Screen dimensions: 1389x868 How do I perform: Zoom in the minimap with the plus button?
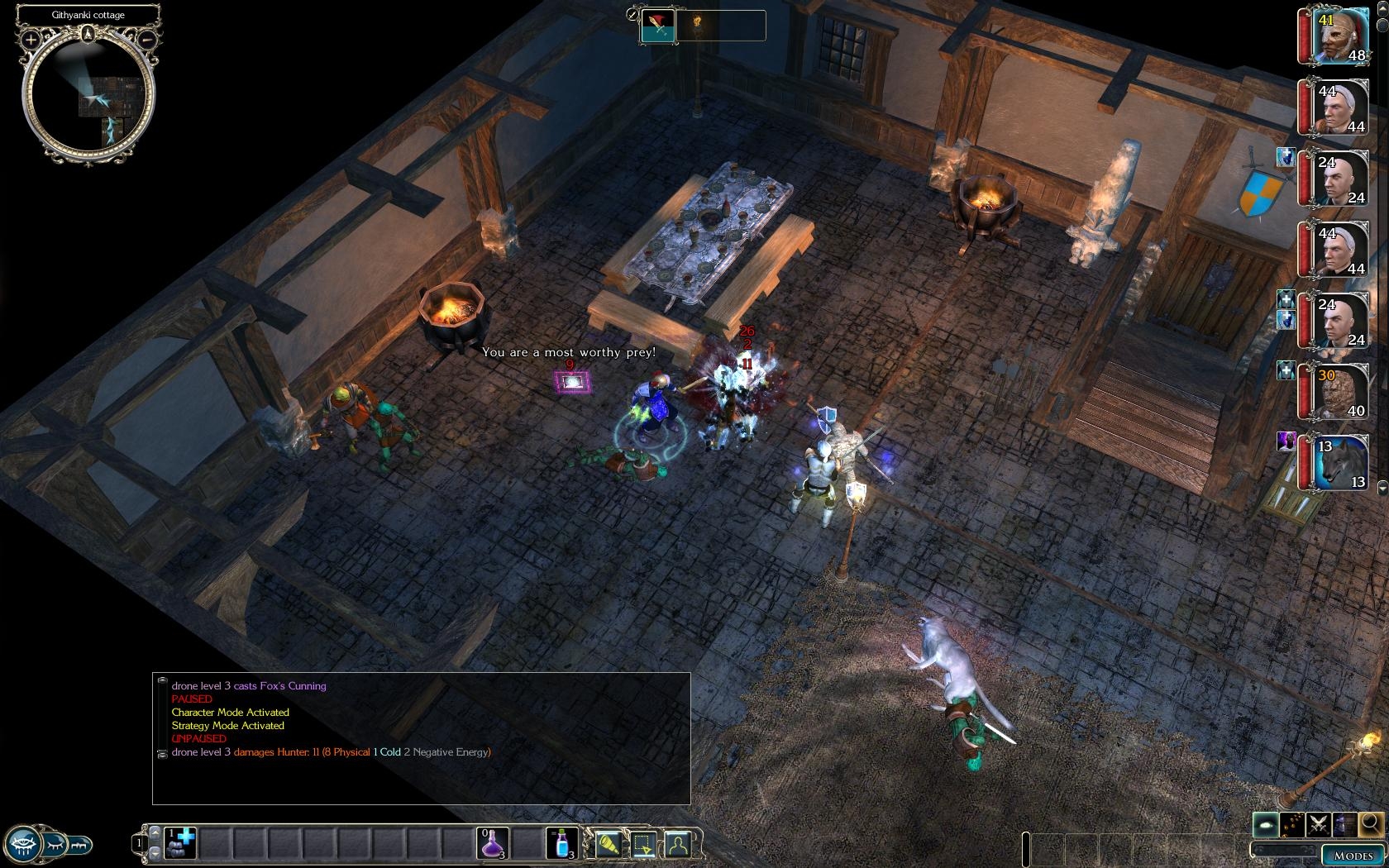[31, 39]
